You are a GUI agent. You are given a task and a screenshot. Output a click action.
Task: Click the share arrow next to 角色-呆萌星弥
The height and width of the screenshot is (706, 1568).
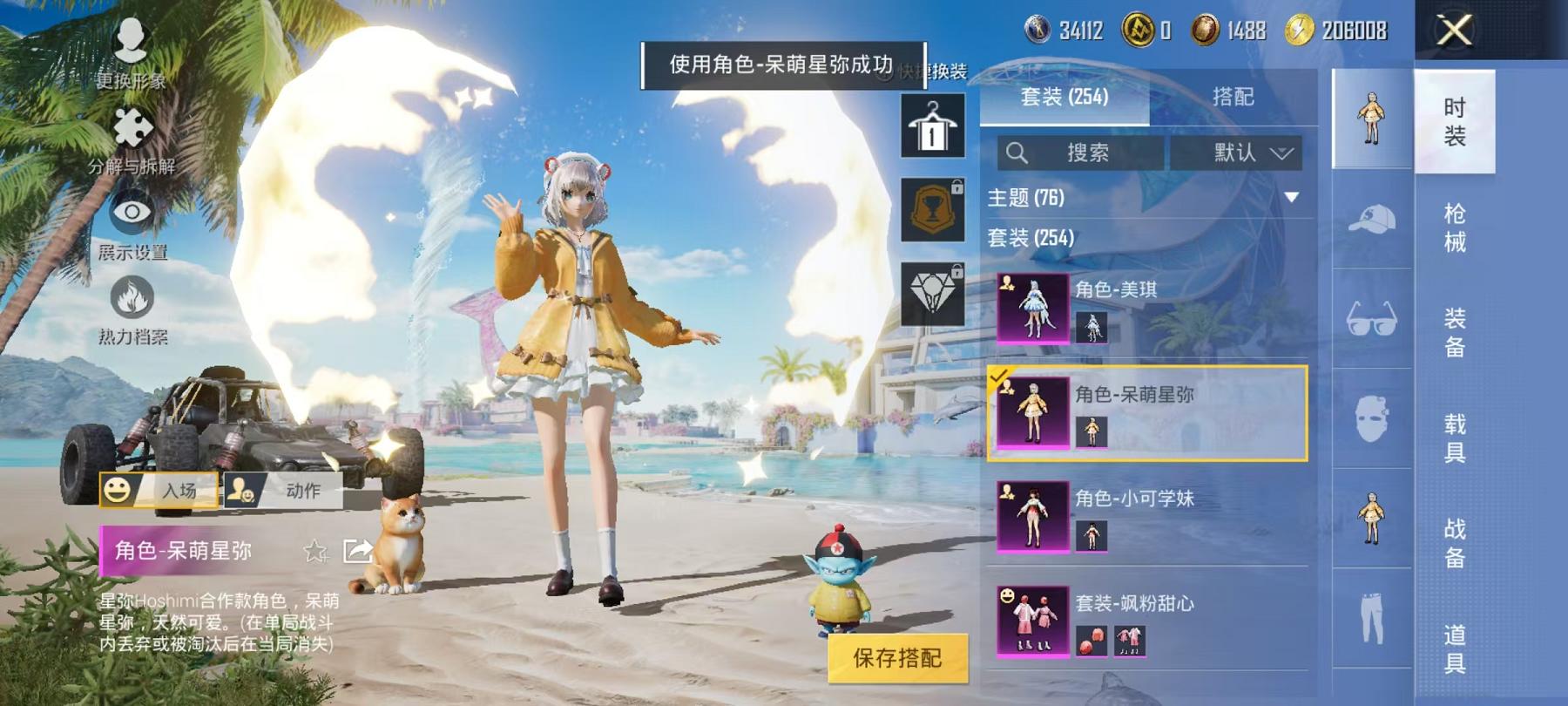[x=357, y=551]
